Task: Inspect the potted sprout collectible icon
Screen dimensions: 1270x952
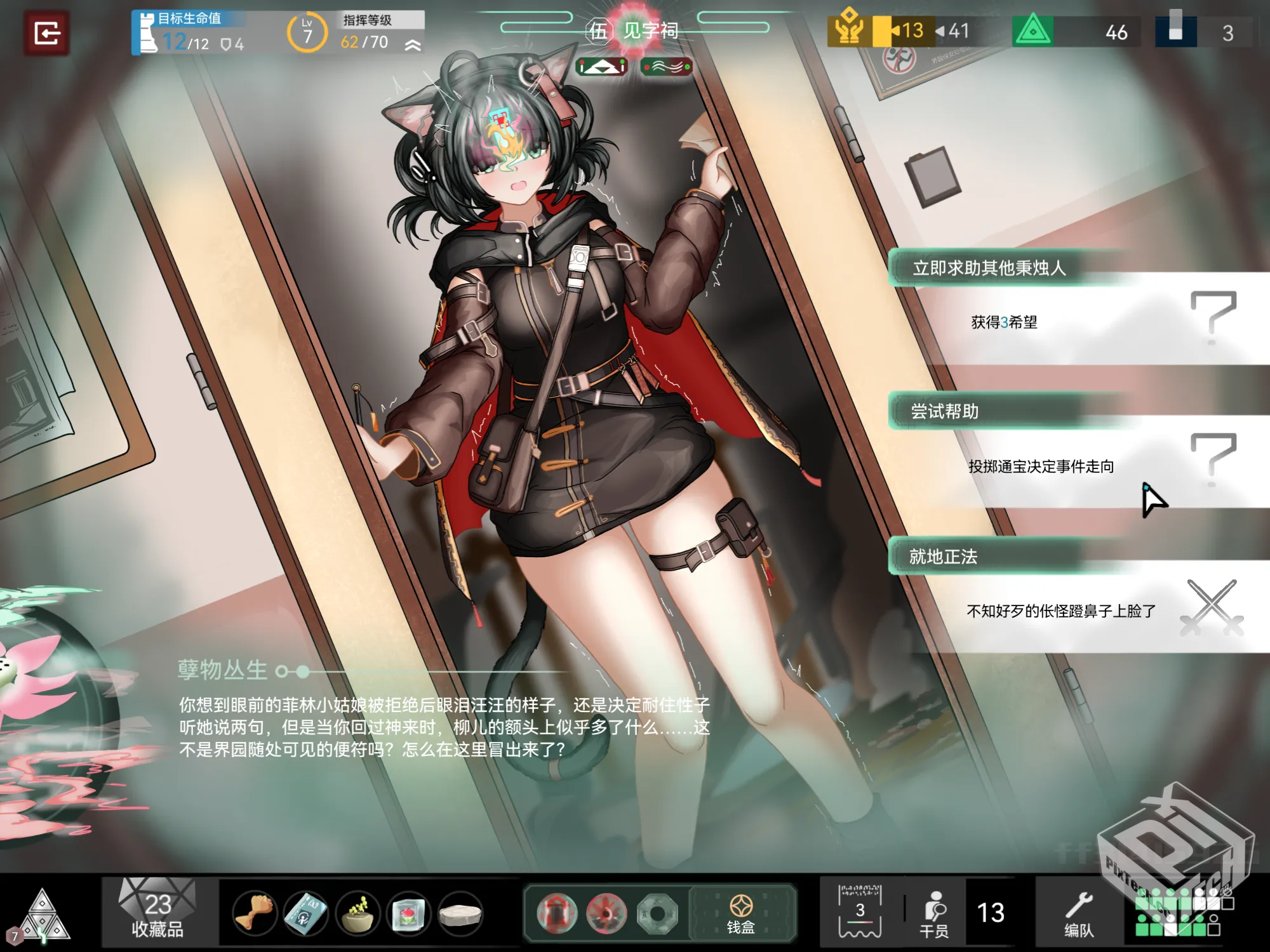Action: [x=358, y=913]
